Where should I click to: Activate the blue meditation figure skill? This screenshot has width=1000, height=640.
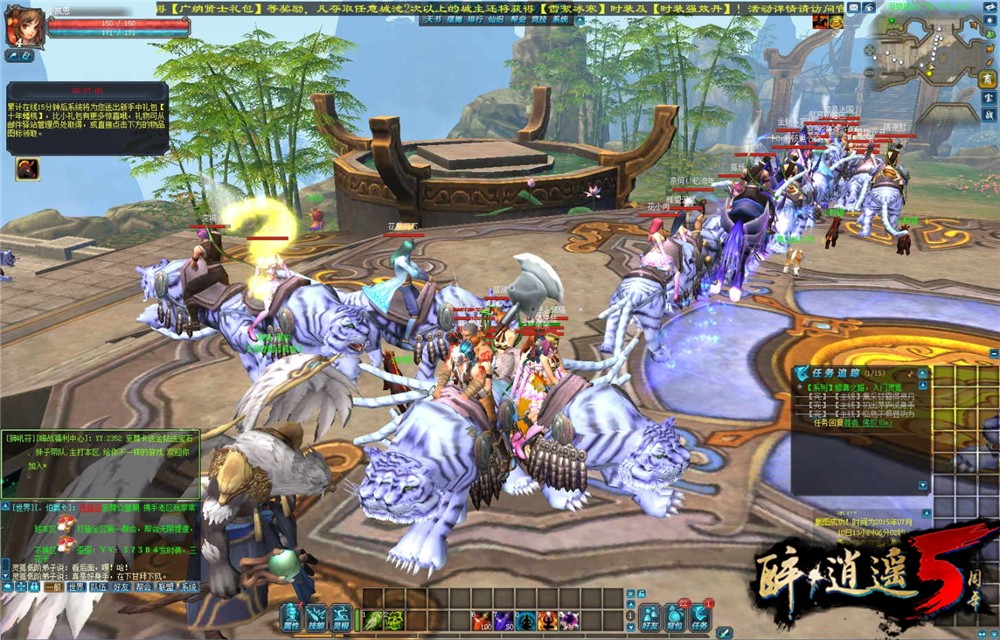pos(526,621)
